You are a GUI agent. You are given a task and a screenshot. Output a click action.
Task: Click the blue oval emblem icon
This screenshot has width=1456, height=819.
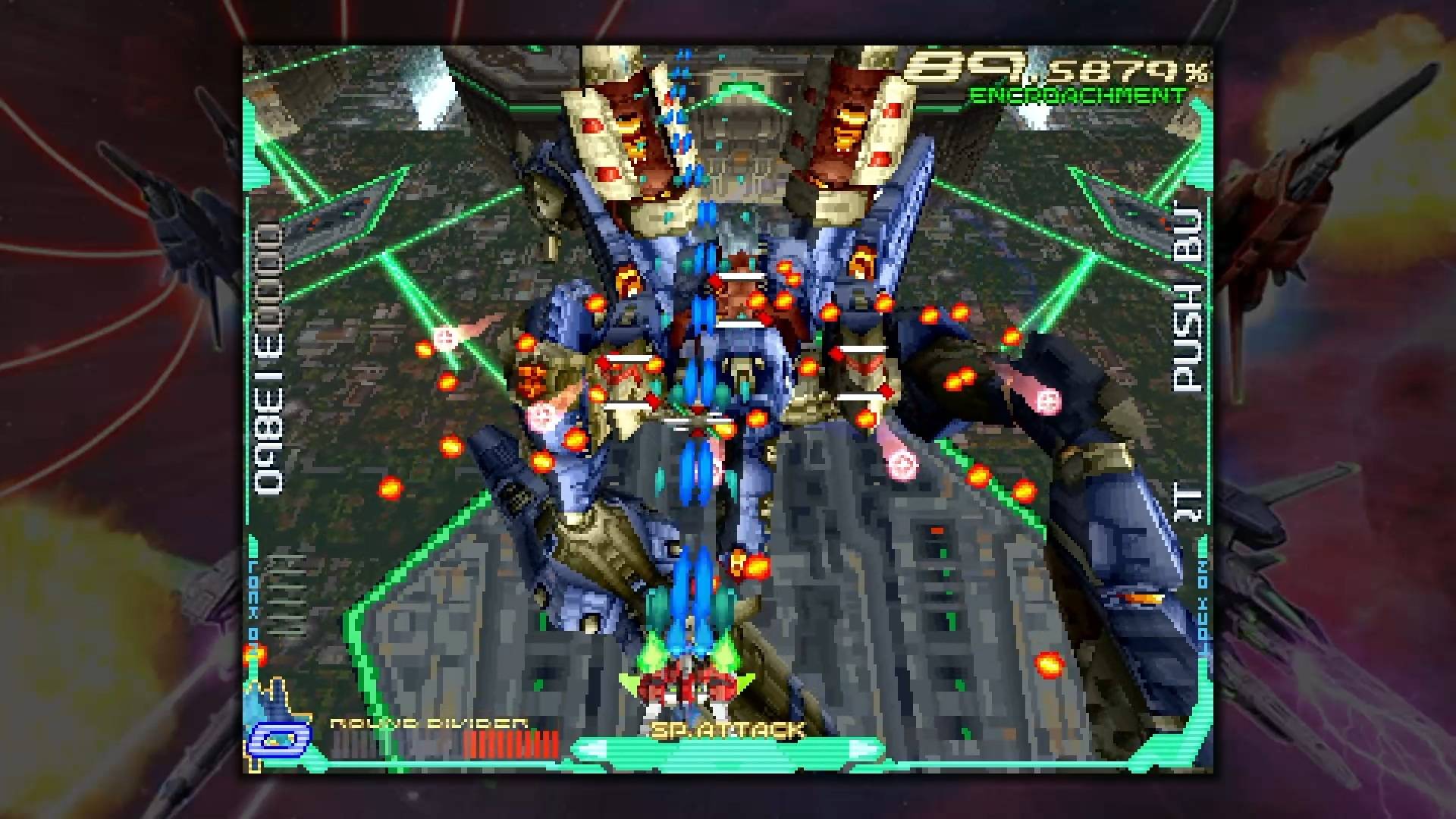(280, 736)
